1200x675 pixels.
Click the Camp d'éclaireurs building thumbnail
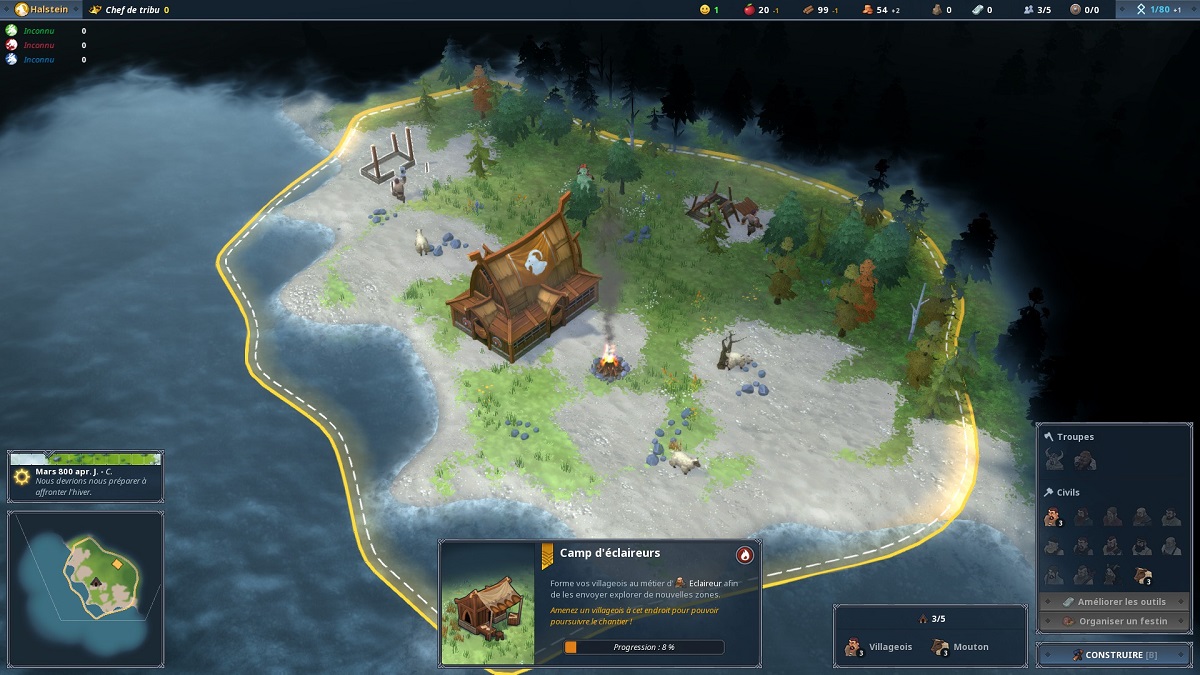click(x=487, y=603)
